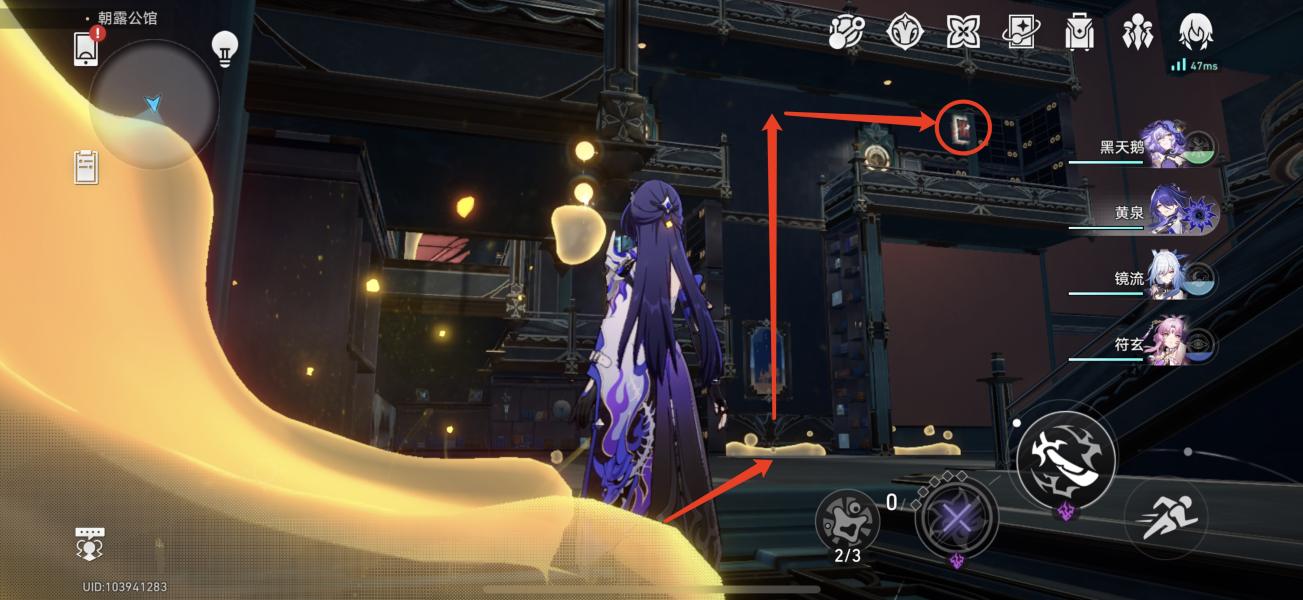Screen dimensions: 1303x600
Task: Open the chat icon with speech bubble
Action: [x=90, y=543]
